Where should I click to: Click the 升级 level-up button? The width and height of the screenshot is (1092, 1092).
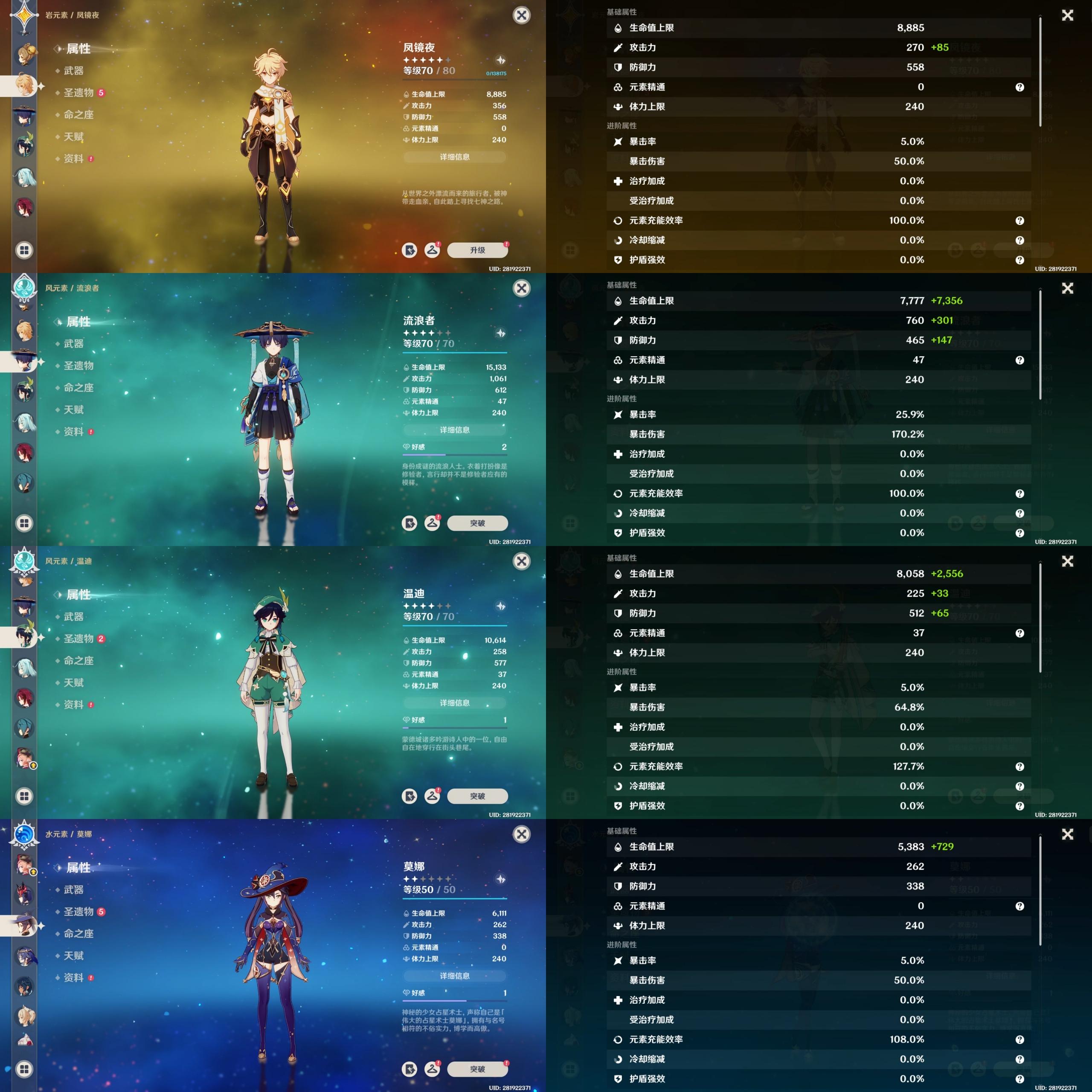[x=477, y=250]
